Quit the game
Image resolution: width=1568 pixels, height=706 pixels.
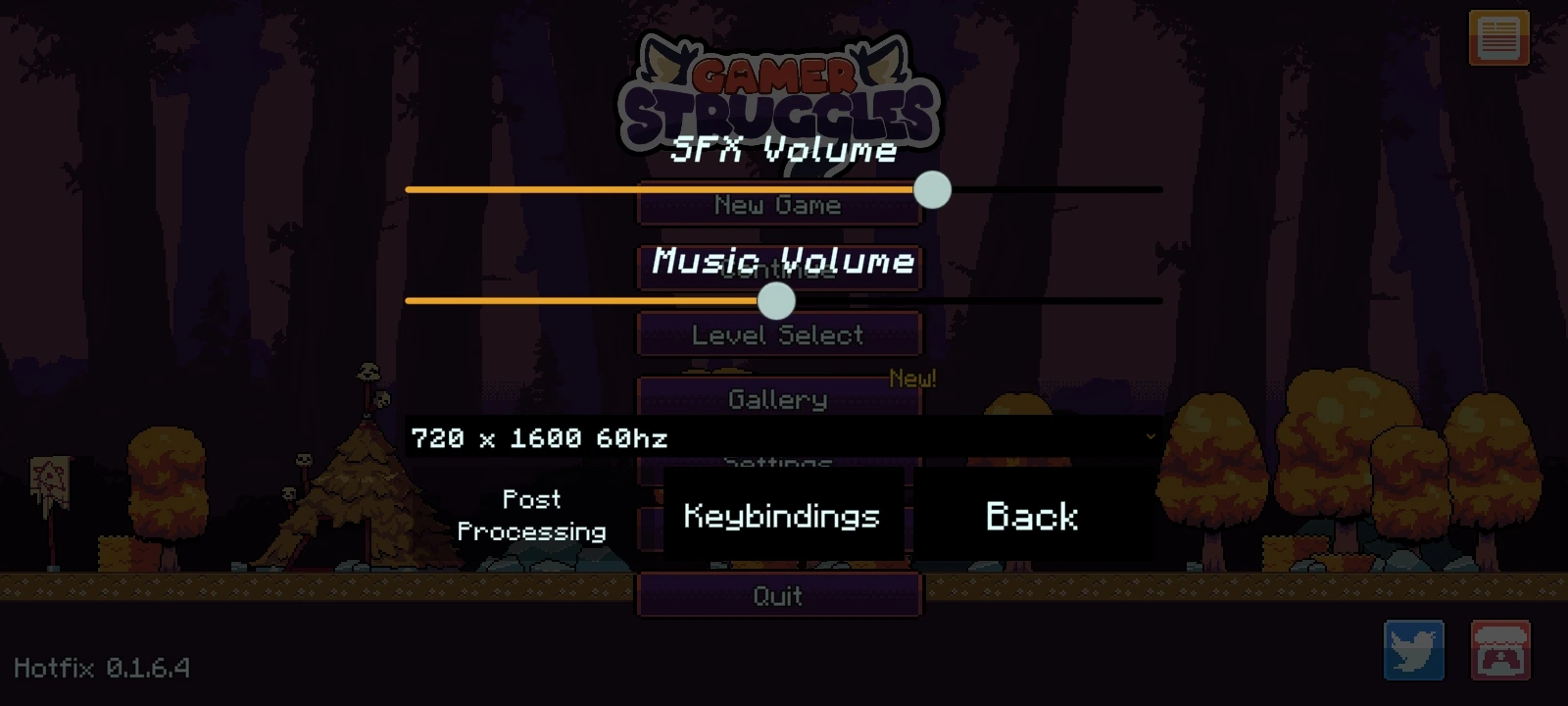pos(779,595)
